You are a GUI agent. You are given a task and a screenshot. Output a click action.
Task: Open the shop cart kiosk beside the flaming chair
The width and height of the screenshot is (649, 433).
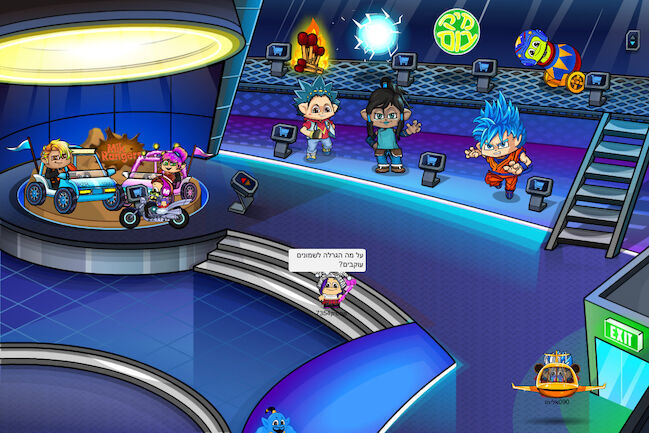point(279,53)
